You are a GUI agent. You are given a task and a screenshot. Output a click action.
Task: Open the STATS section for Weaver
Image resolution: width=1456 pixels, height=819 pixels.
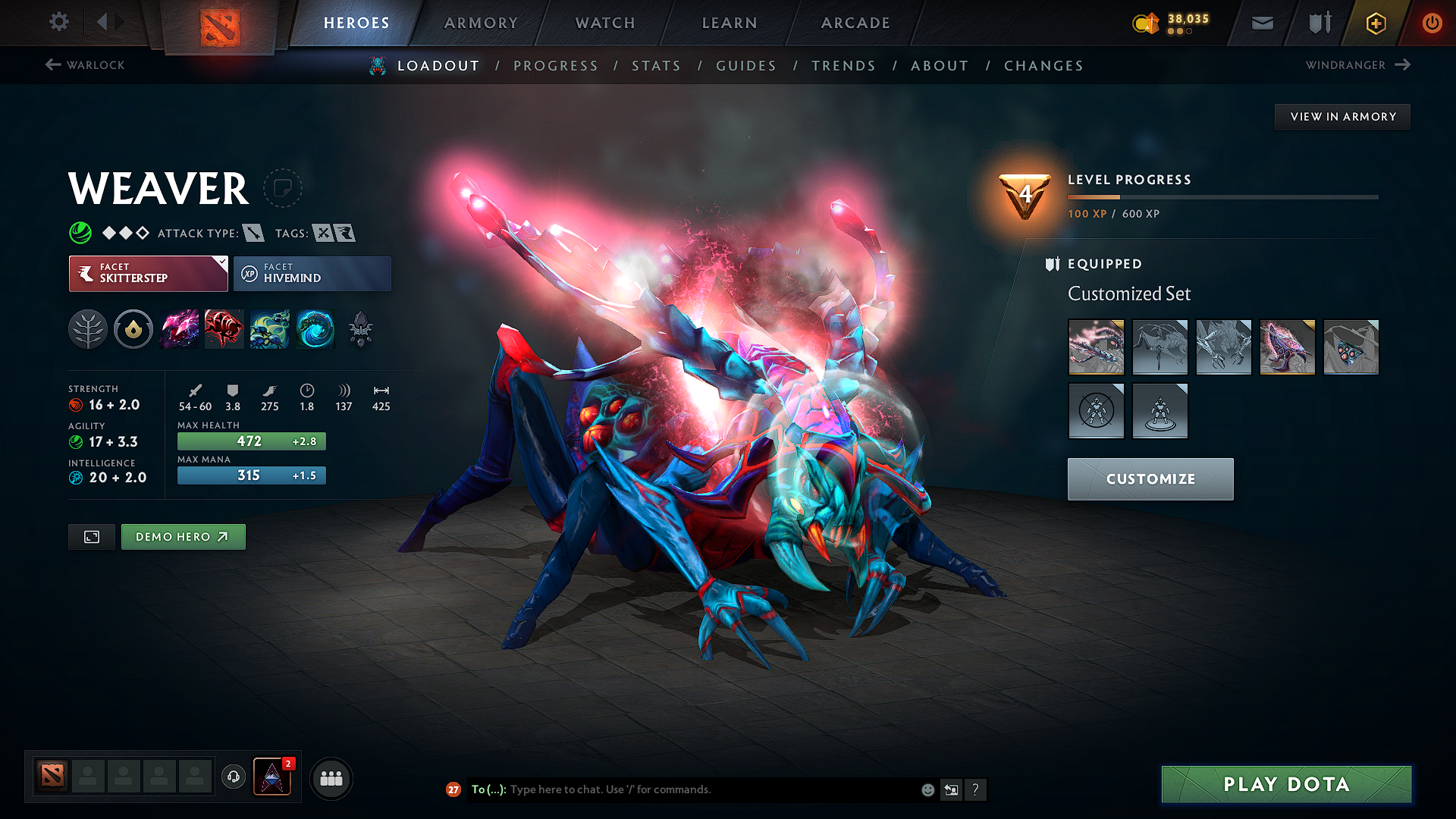click(x=656, y=65)
